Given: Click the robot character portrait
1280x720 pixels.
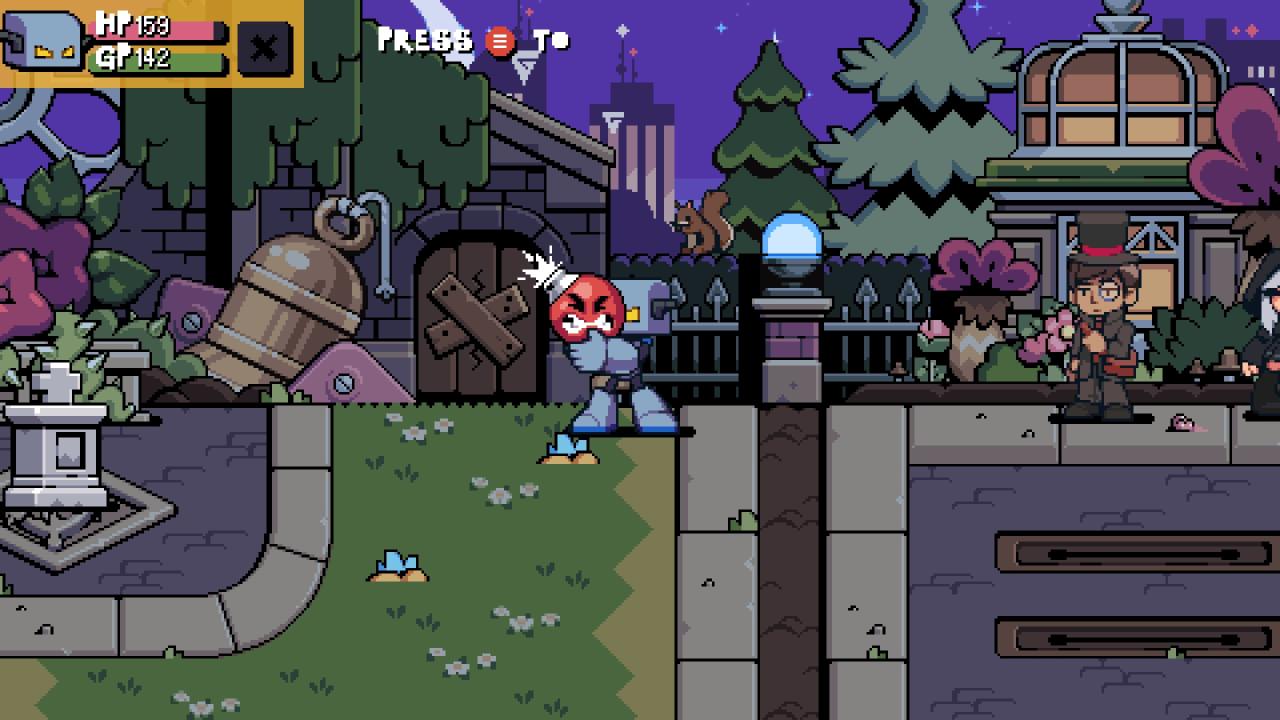Looking at the screenshot, I should click(42, 44).
